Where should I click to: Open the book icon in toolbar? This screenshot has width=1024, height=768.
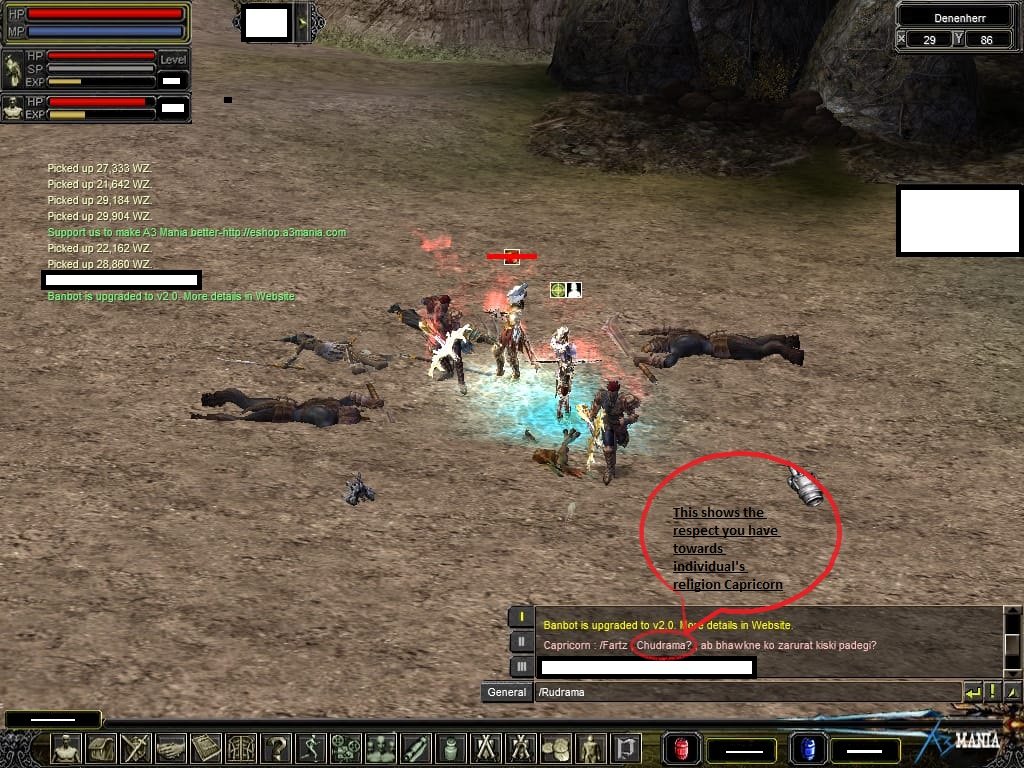pos(207,748)
